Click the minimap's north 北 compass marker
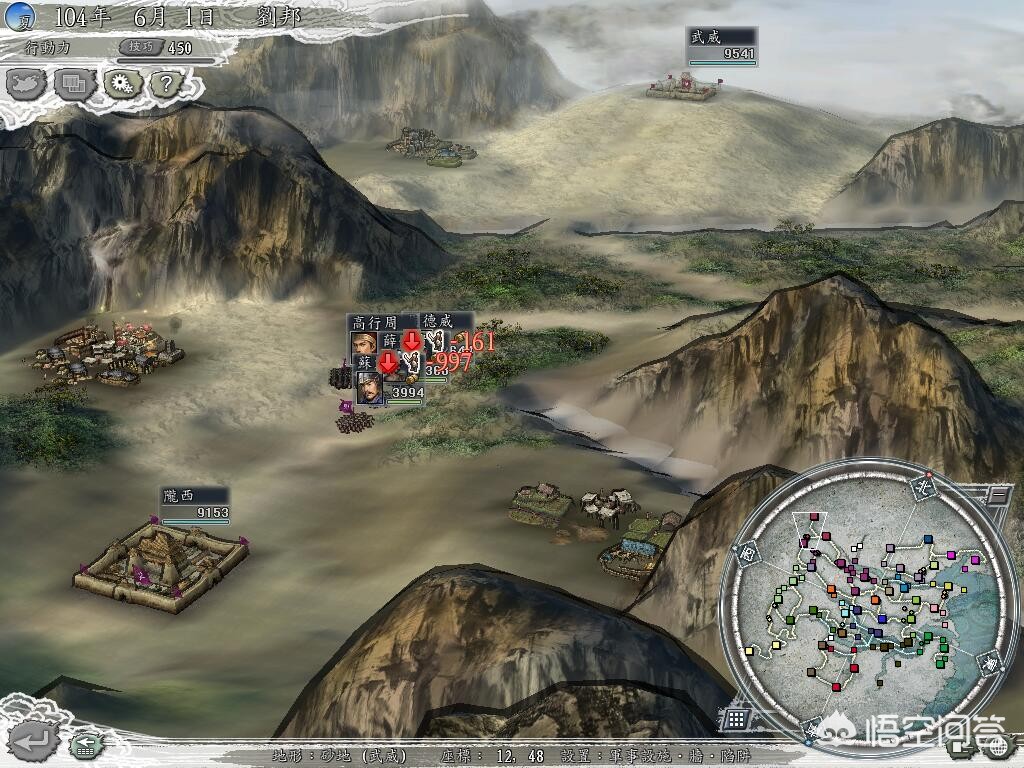 tap(922, 487)
